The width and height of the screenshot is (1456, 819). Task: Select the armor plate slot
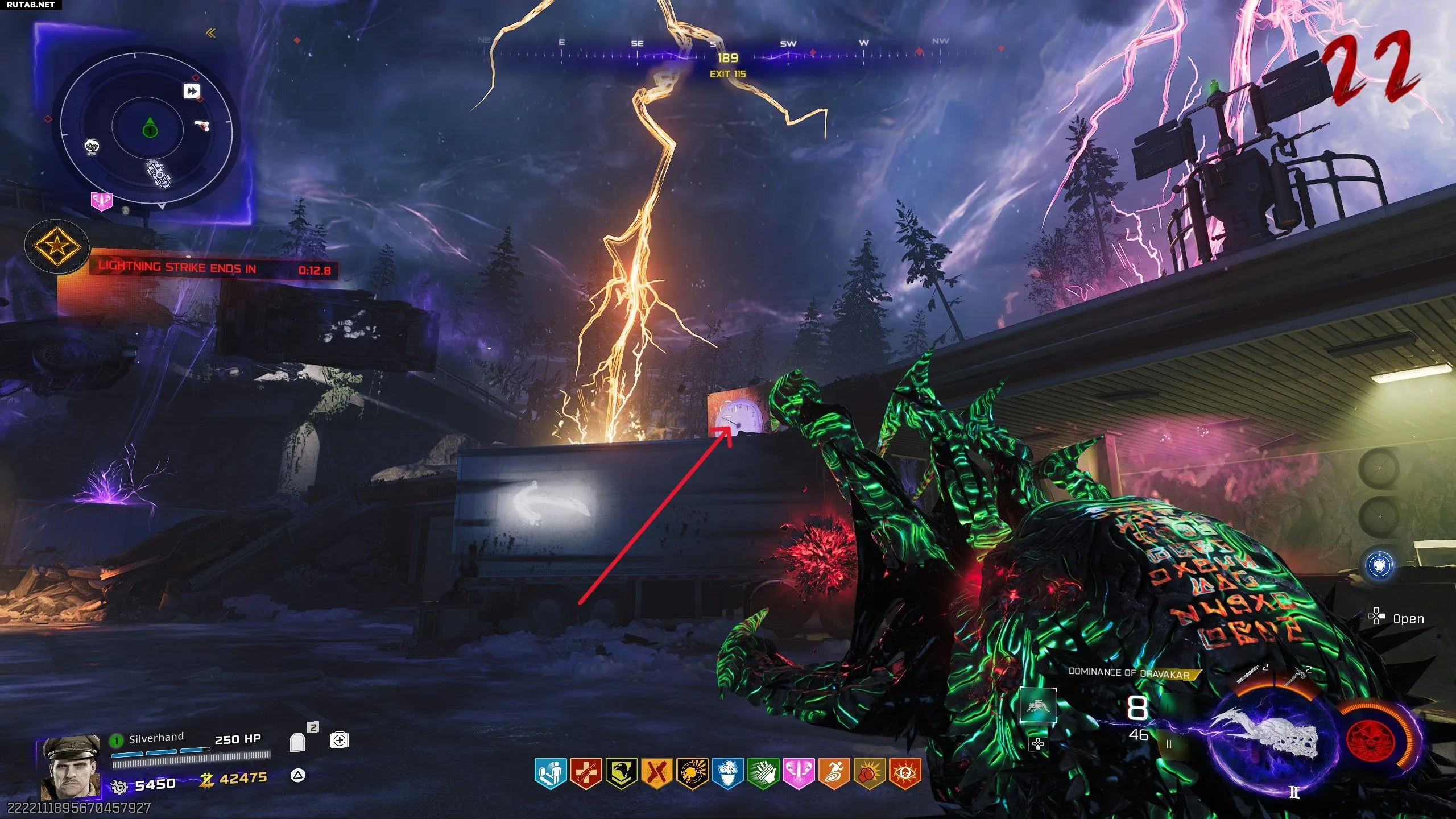(x=298, y=742)
